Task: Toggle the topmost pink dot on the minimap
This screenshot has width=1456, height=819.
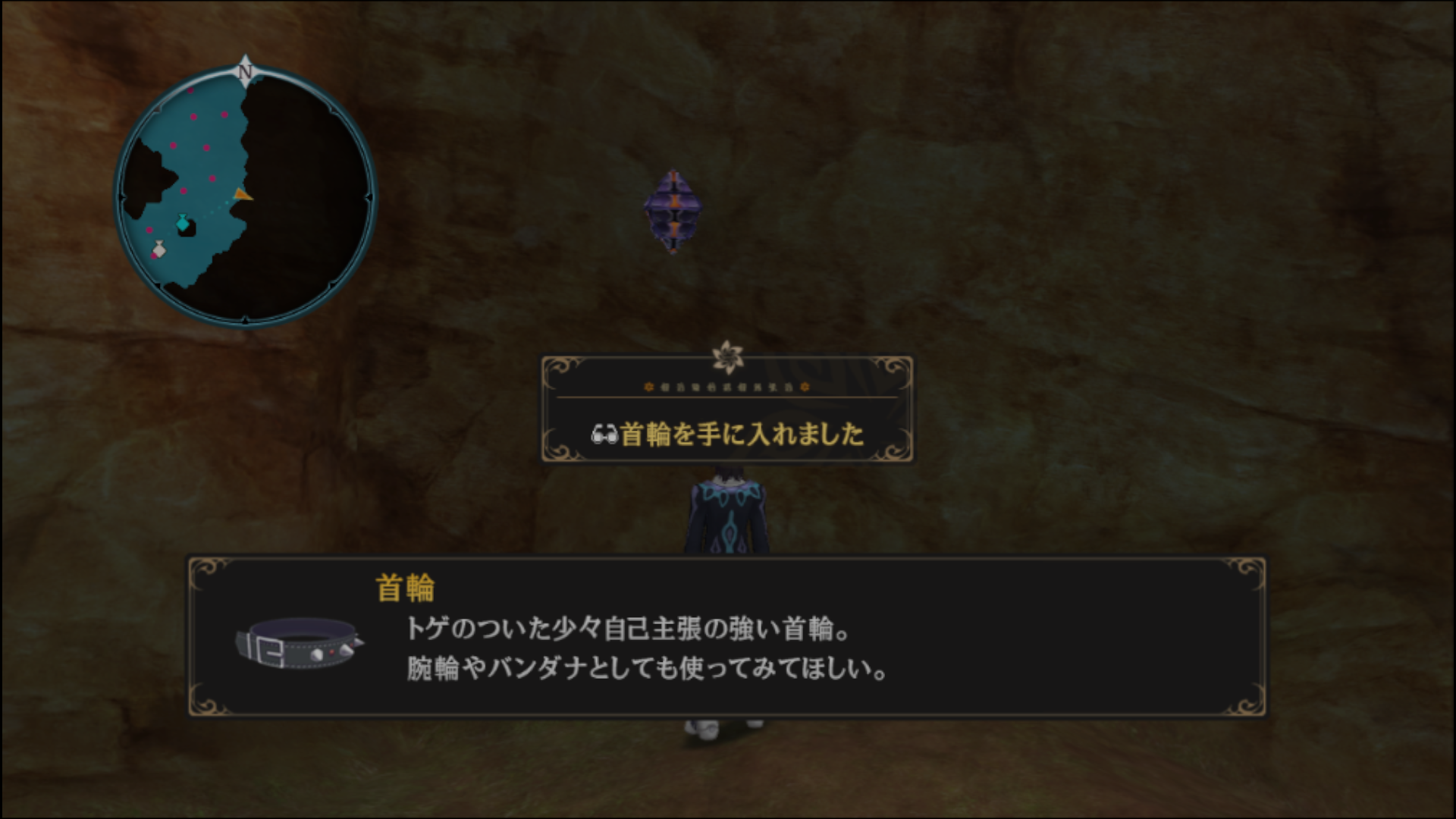Action: [191, 90]
